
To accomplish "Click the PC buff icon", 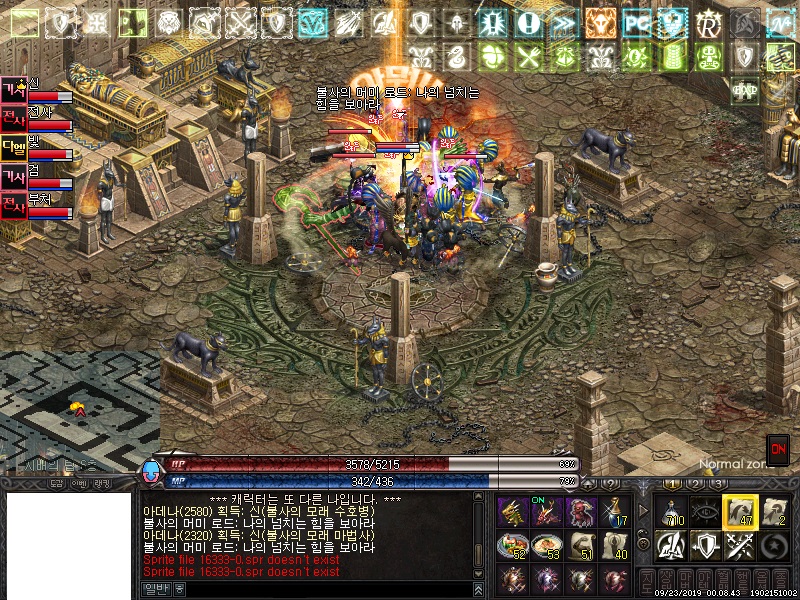I will point(637,22).
